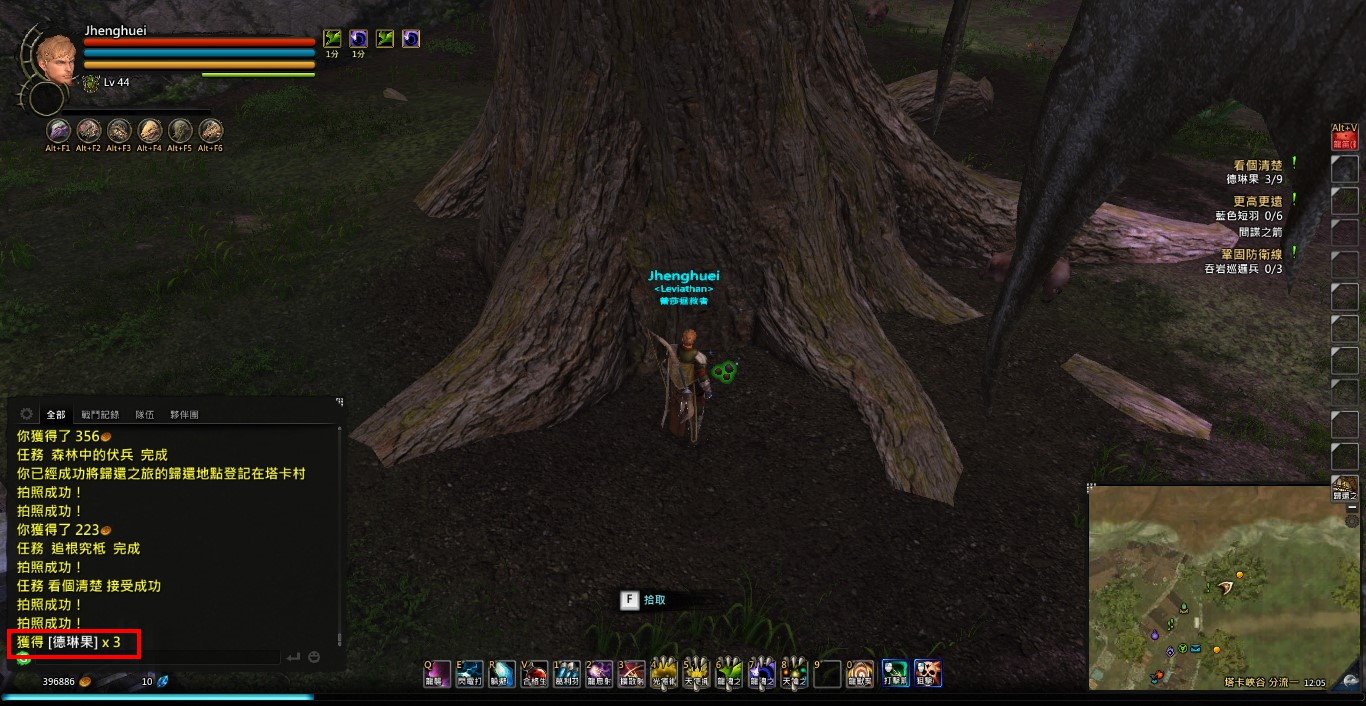Select the 隊伍 chat tab
This screenshot has width=1366, height=706.
[145, 414]
